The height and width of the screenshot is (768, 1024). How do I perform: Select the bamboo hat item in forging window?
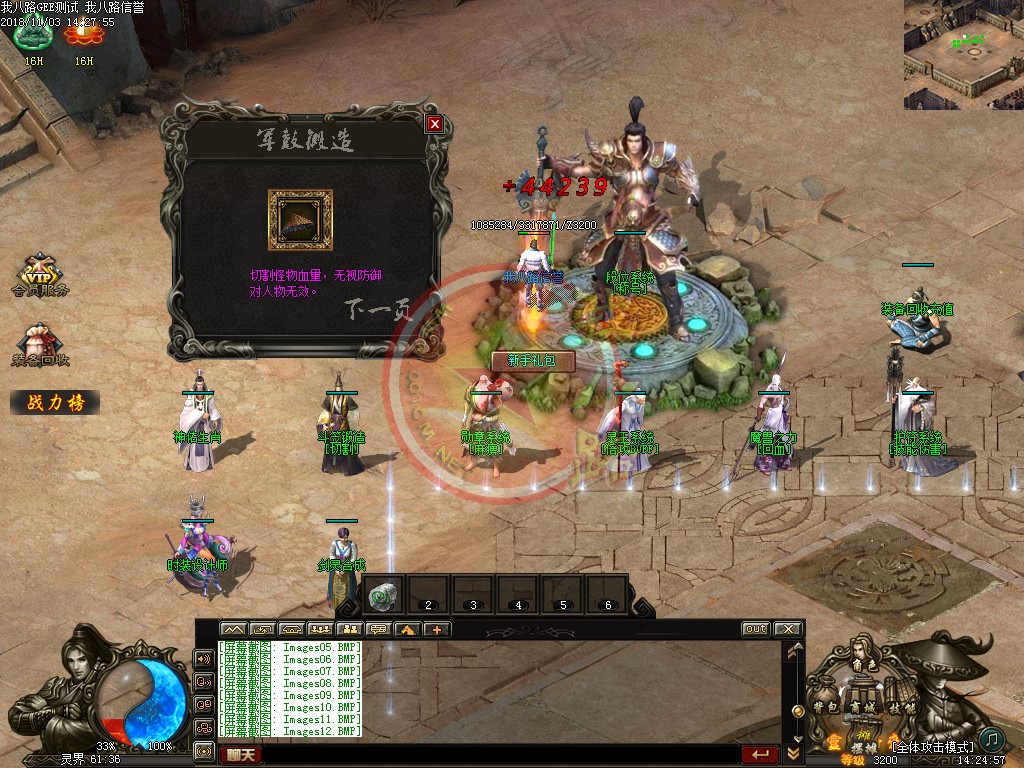point(299,220)
